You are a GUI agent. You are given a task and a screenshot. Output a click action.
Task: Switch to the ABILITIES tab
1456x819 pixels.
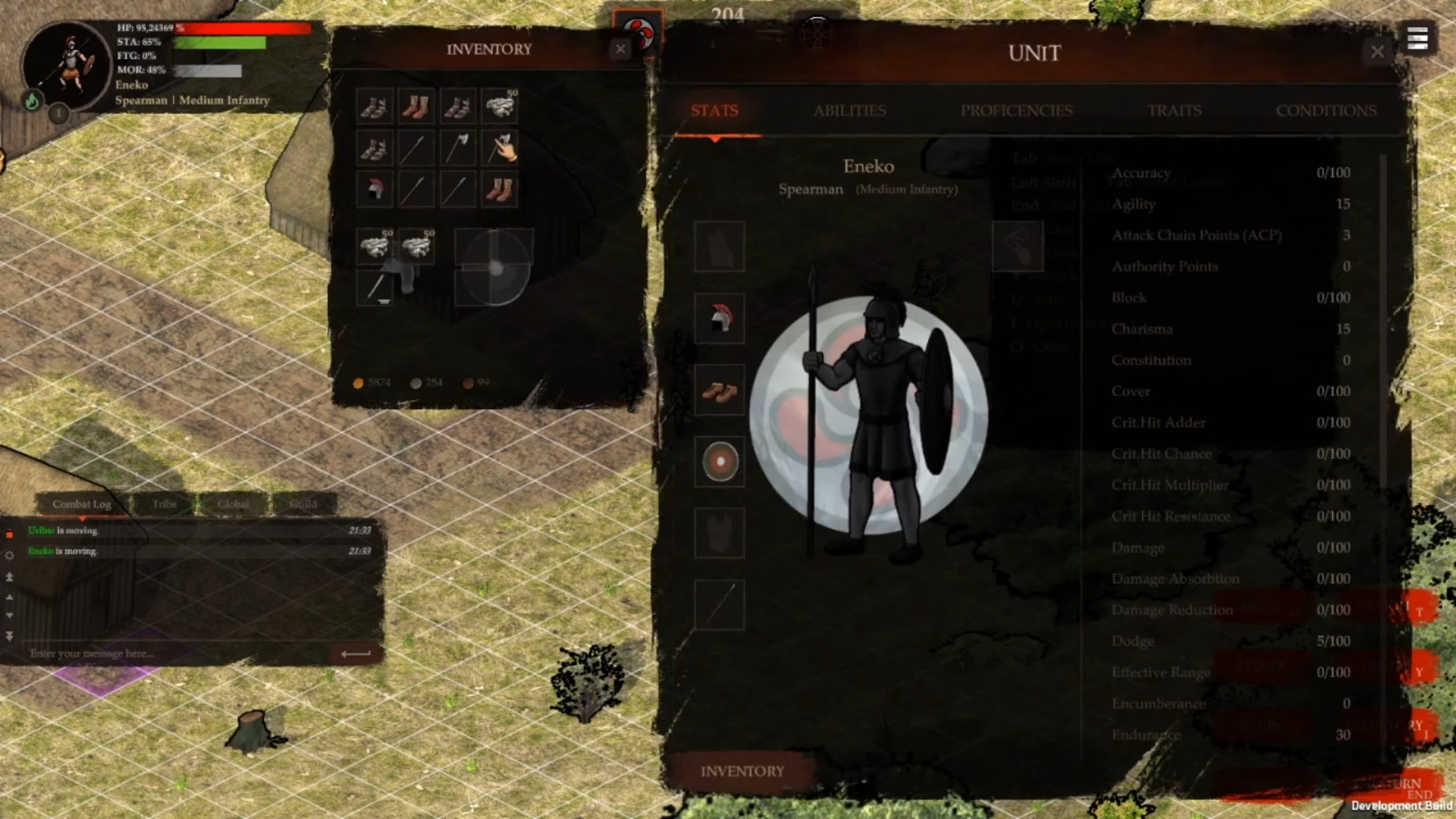pyautogui.click(x=849, y=111)
